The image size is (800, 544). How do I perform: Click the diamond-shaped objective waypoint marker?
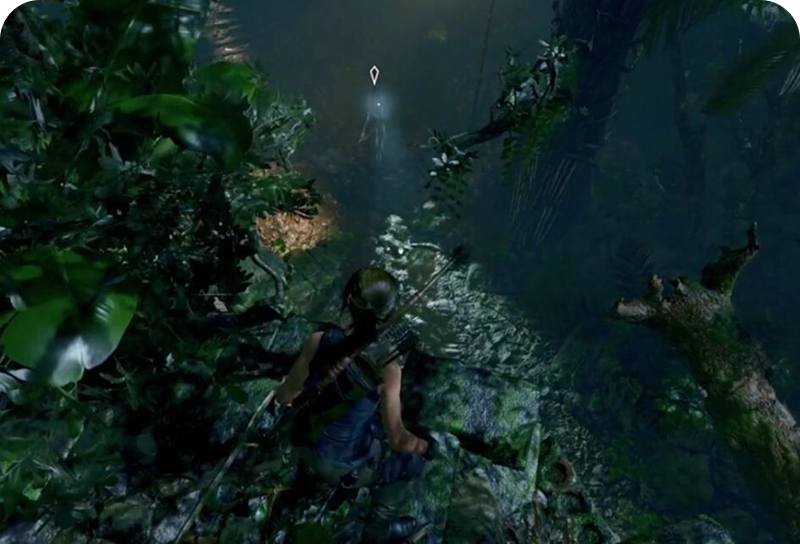[374, 74]
